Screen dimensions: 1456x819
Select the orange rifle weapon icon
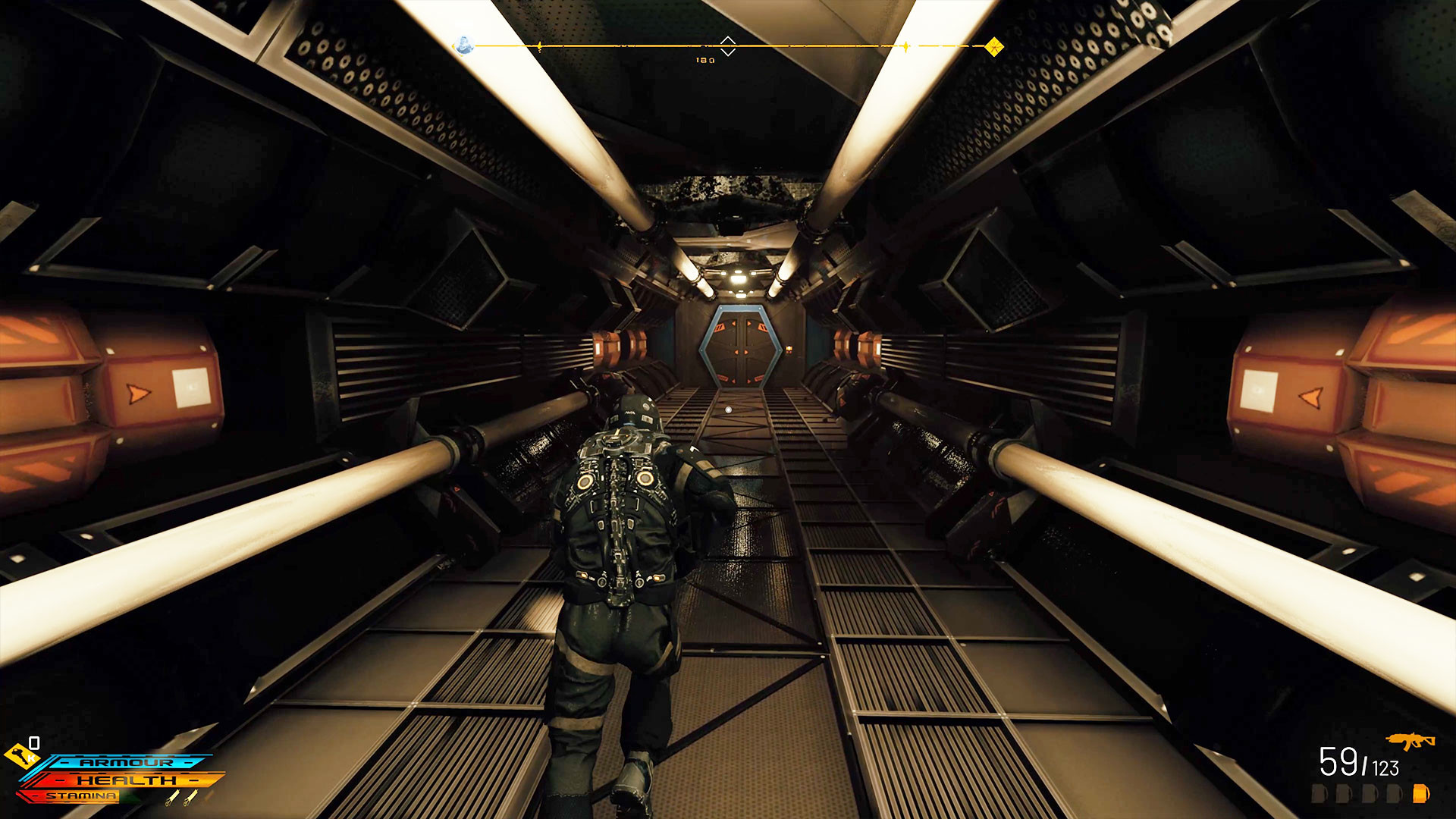pos(1410,741)
